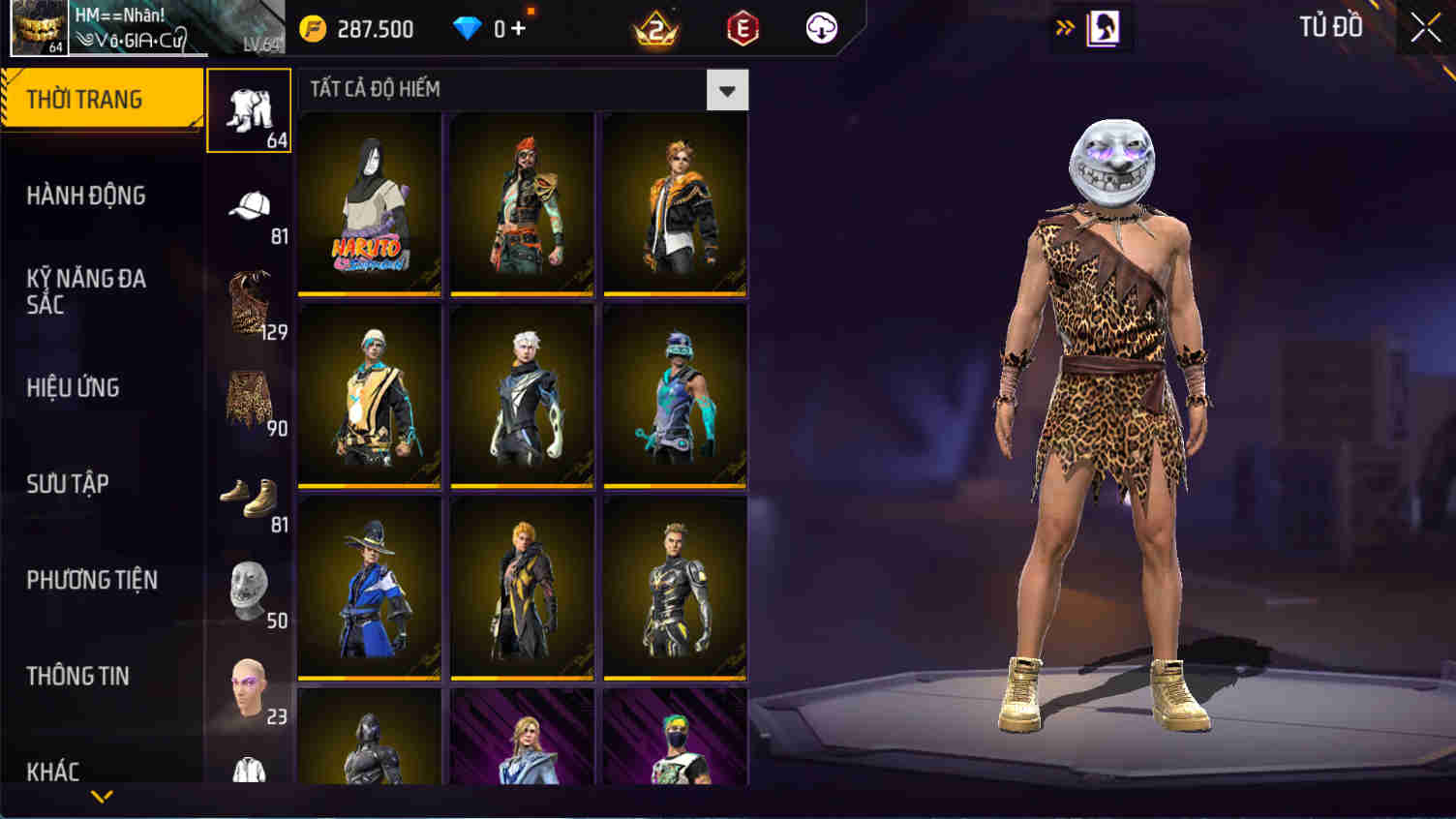Switch to the SƯU TẬP tab
The width and height of the screenshot is (1456, 819).
click(64, 484)
